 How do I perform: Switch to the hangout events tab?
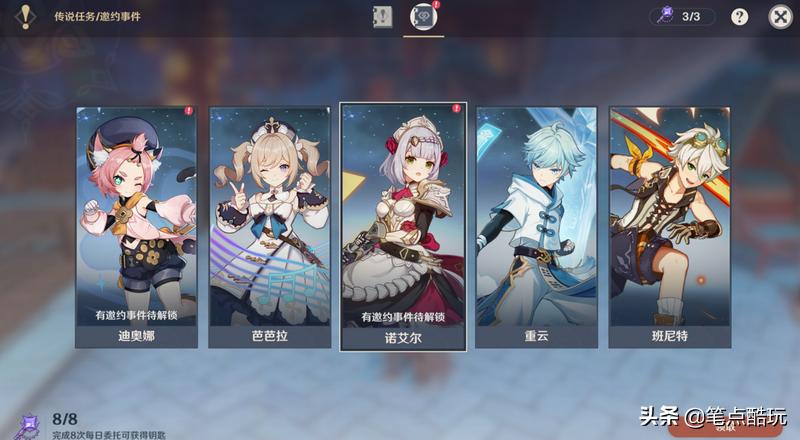tap(424, 16)
